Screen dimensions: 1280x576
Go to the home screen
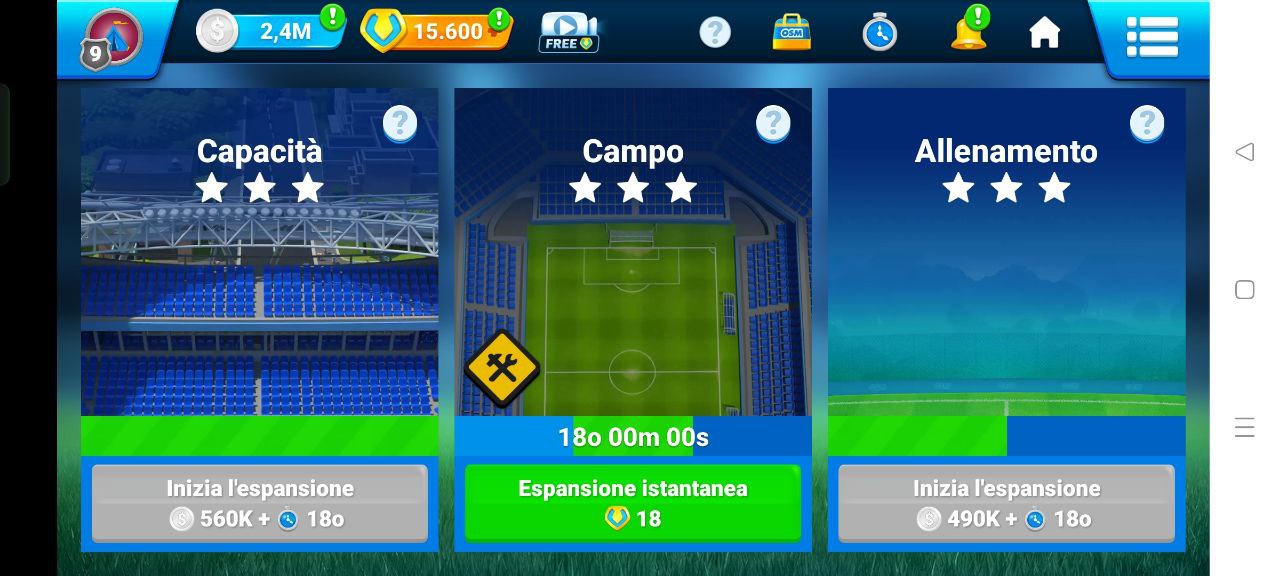pyautogui.click(x=1044, y=33)
